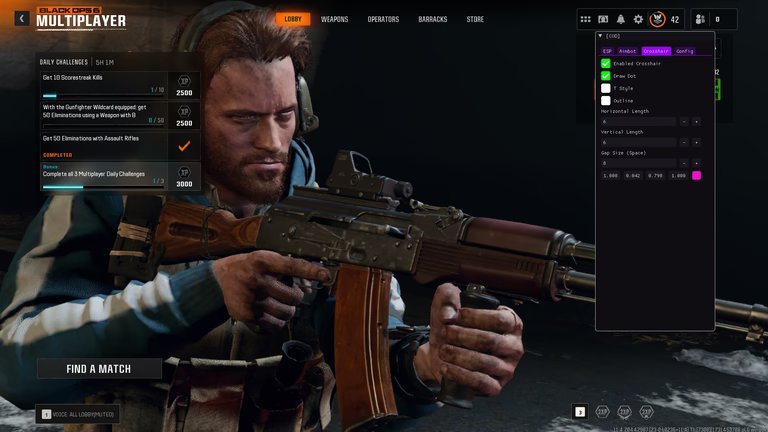This screenshot has width=768, height=432.
Task: Open the Store tab
Action: tap(475, 19)
